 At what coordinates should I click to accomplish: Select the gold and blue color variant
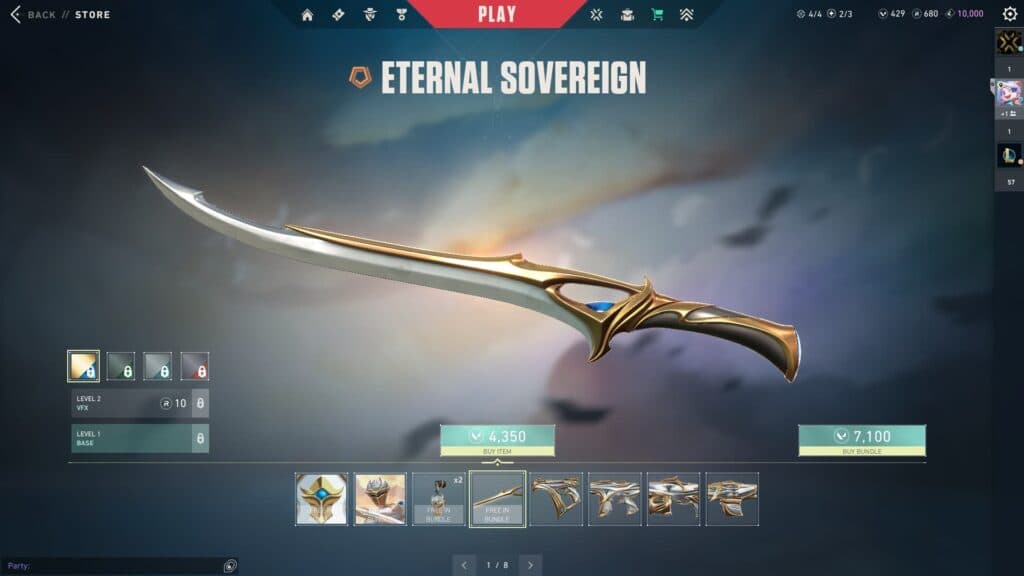83,366
